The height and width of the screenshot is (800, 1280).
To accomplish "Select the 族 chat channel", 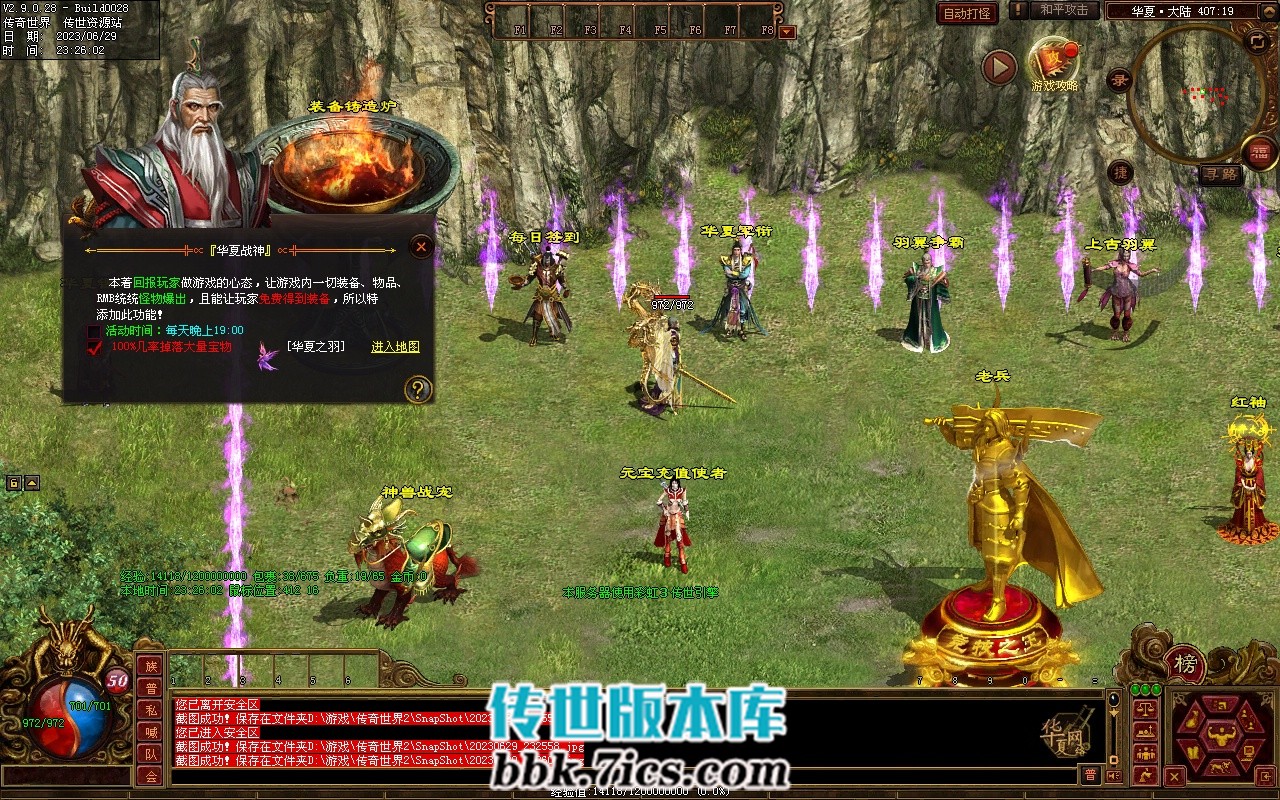I will [150, 666].
